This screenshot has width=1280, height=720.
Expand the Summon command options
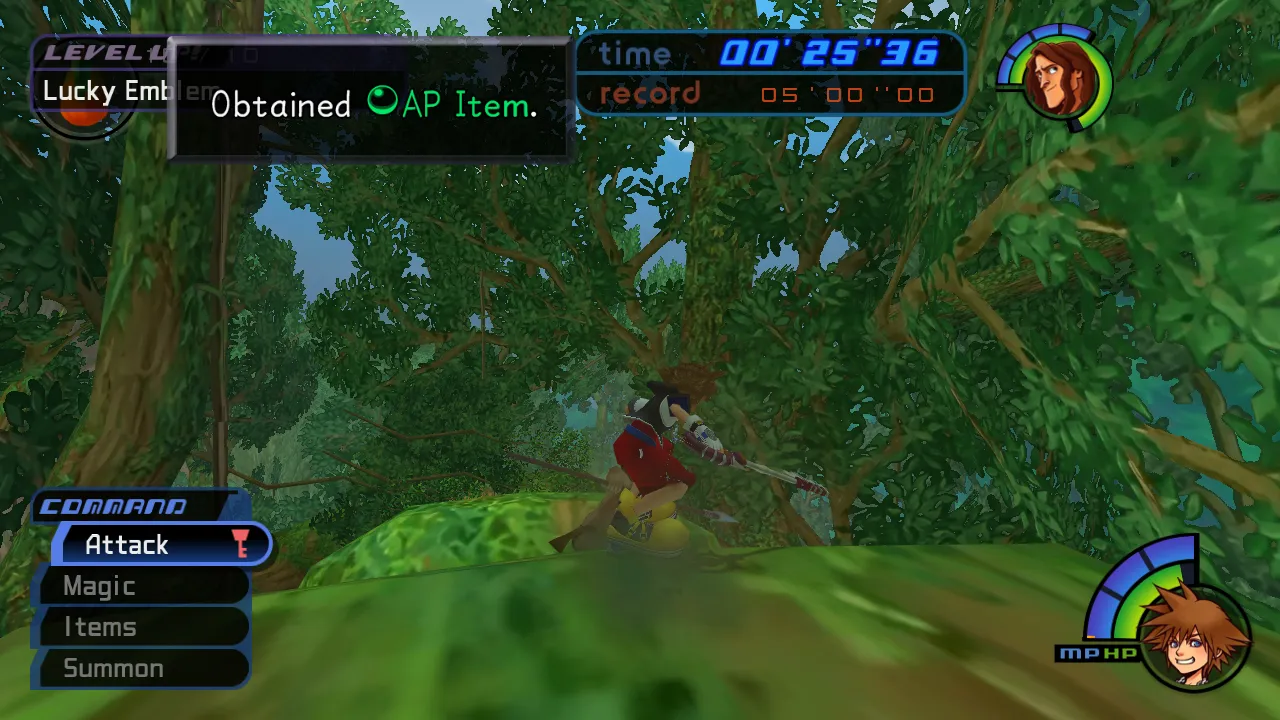click(112, 668)
